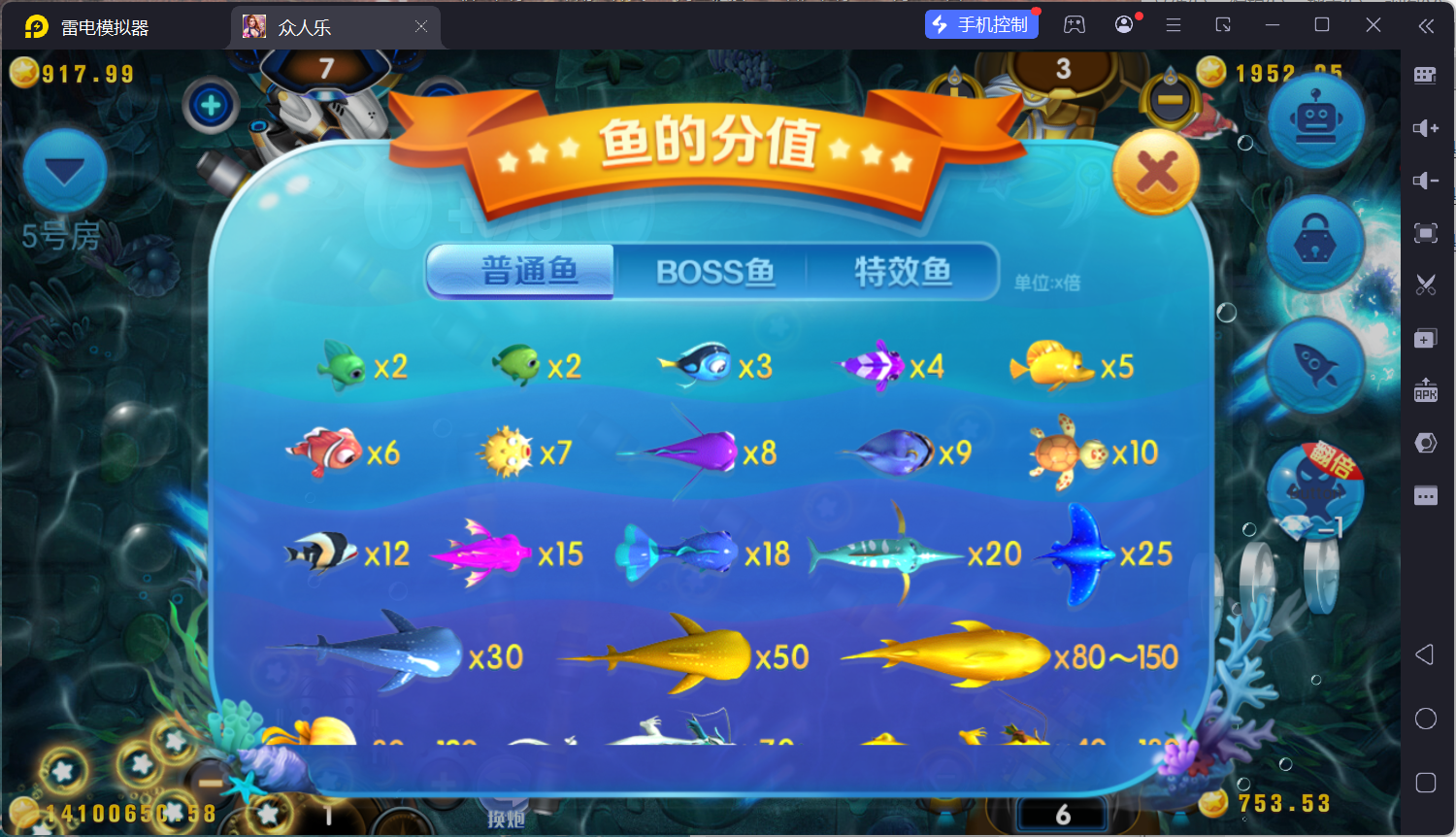Toggle fullscreen display mode

tap(1425, 233)
